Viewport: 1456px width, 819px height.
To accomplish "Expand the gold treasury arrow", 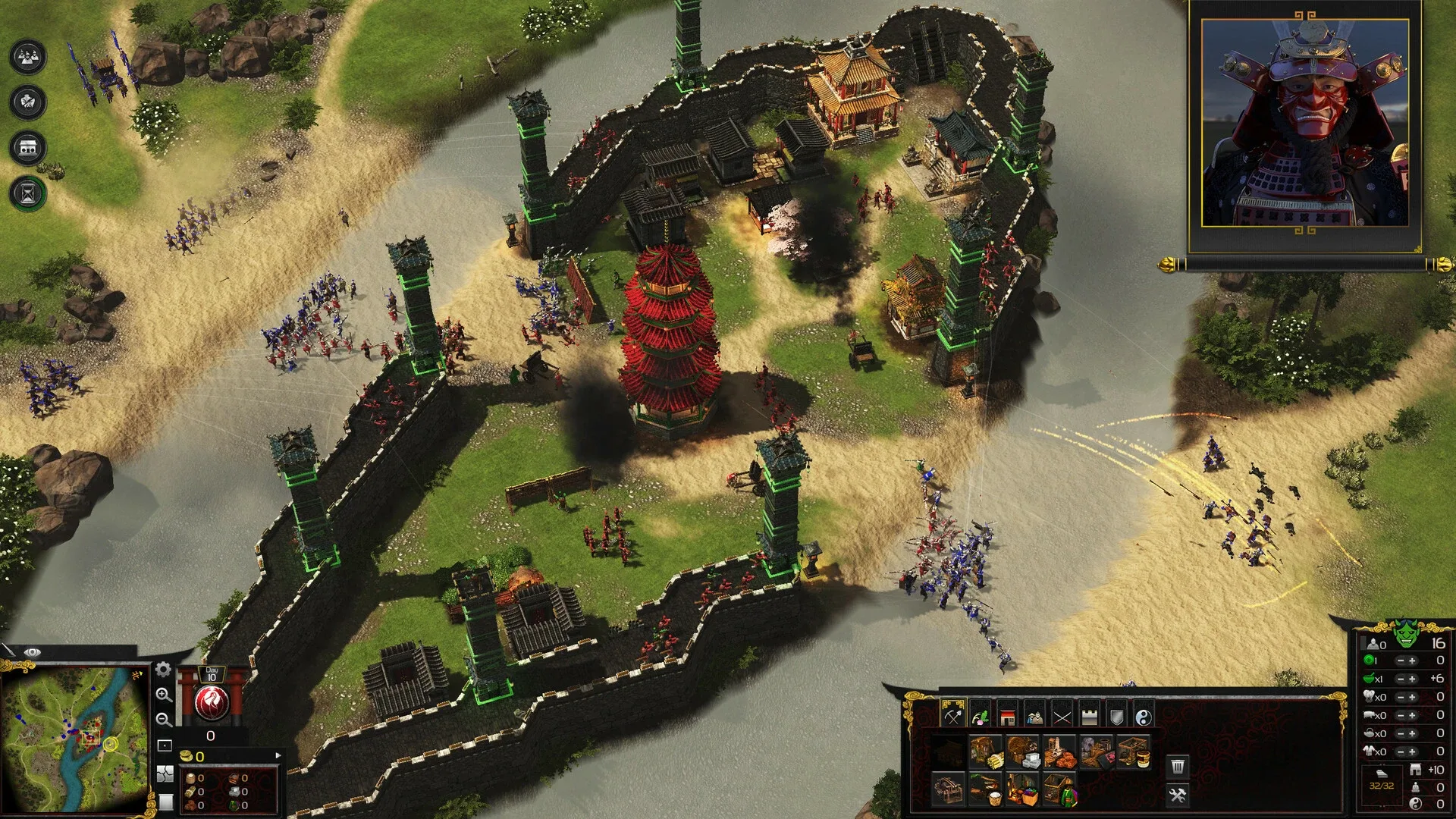I will click(278, 755).
